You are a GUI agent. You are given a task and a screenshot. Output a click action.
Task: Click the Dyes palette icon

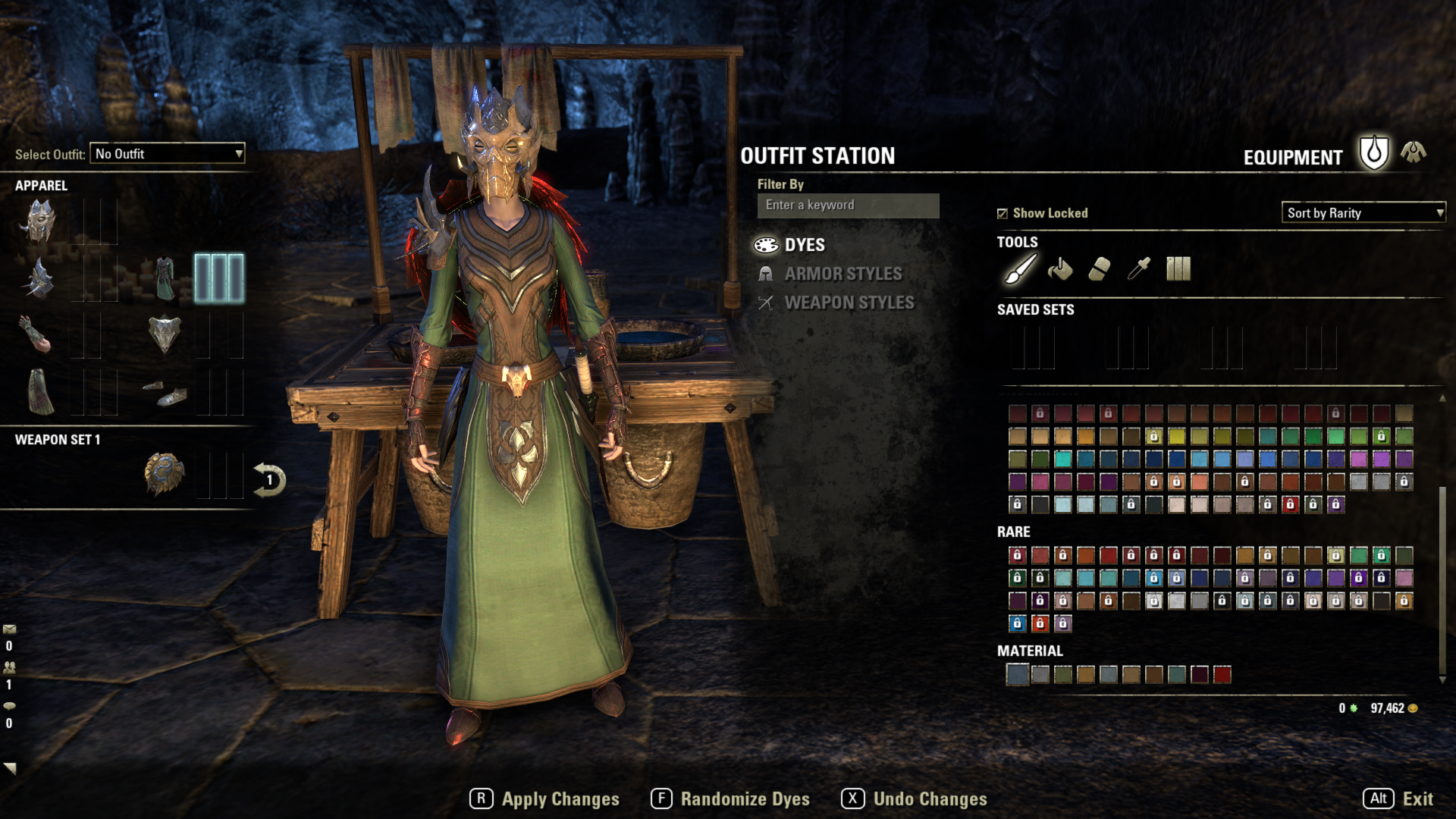point(766,245)
